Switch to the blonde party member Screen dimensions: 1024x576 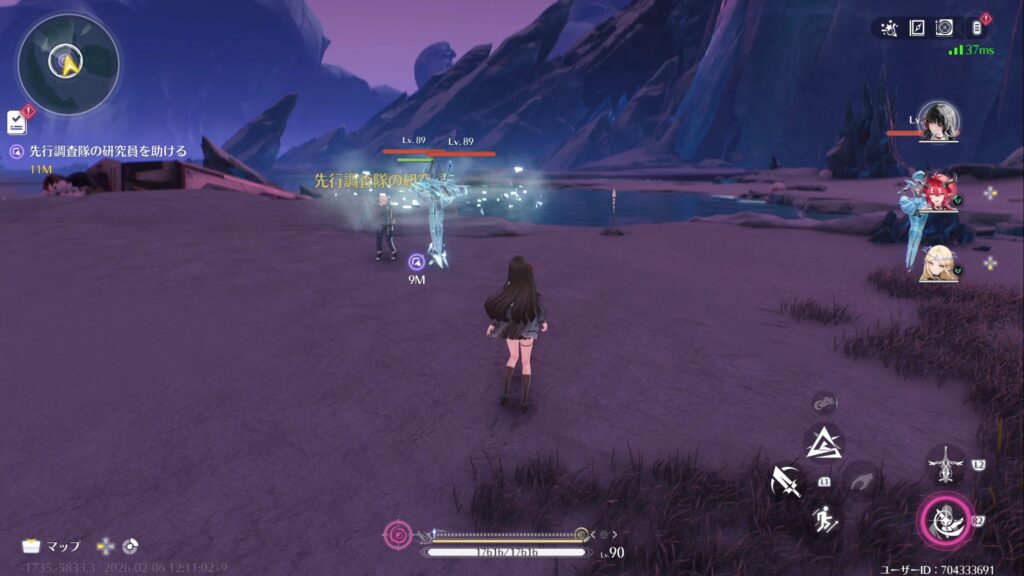click(x=938, y=264)
